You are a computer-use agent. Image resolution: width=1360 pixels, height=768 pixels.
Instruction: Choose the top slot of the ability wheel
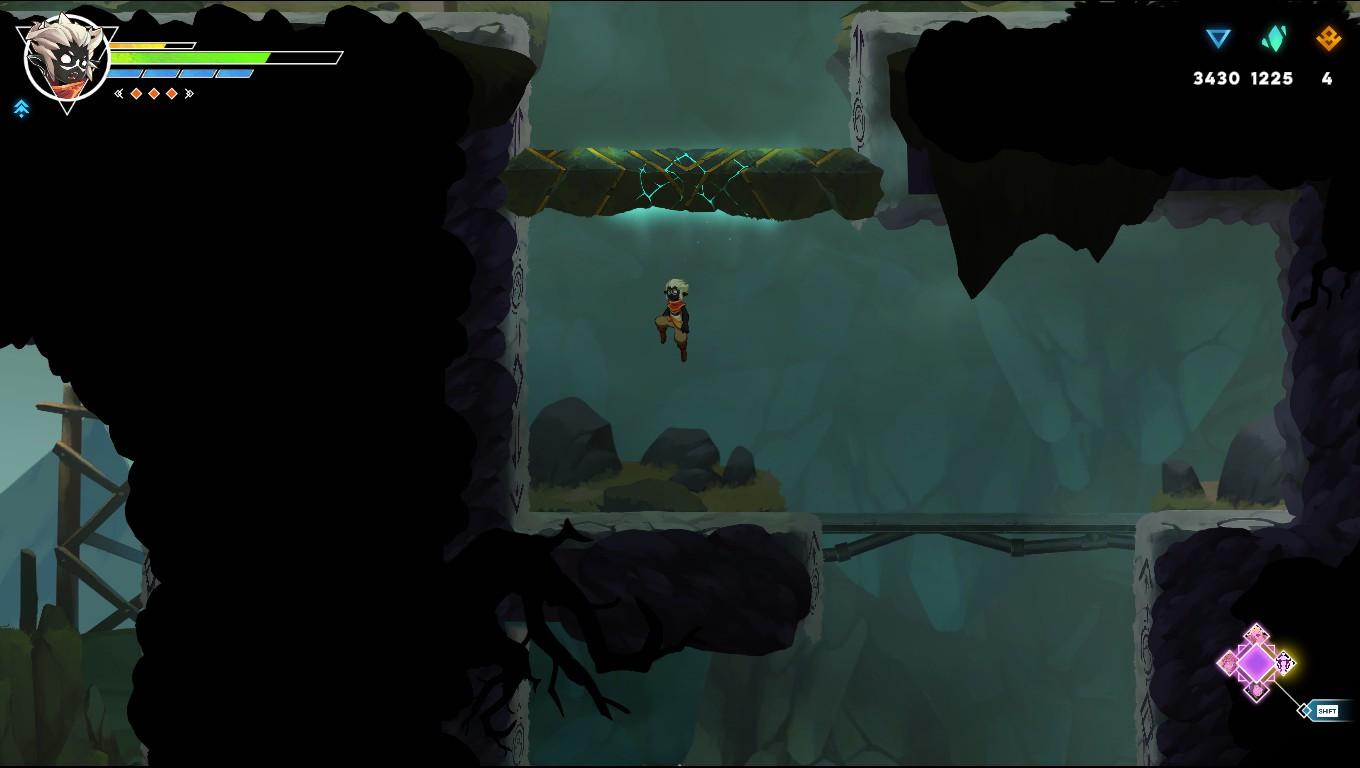pyautogui.click(x=1257, y=635)
